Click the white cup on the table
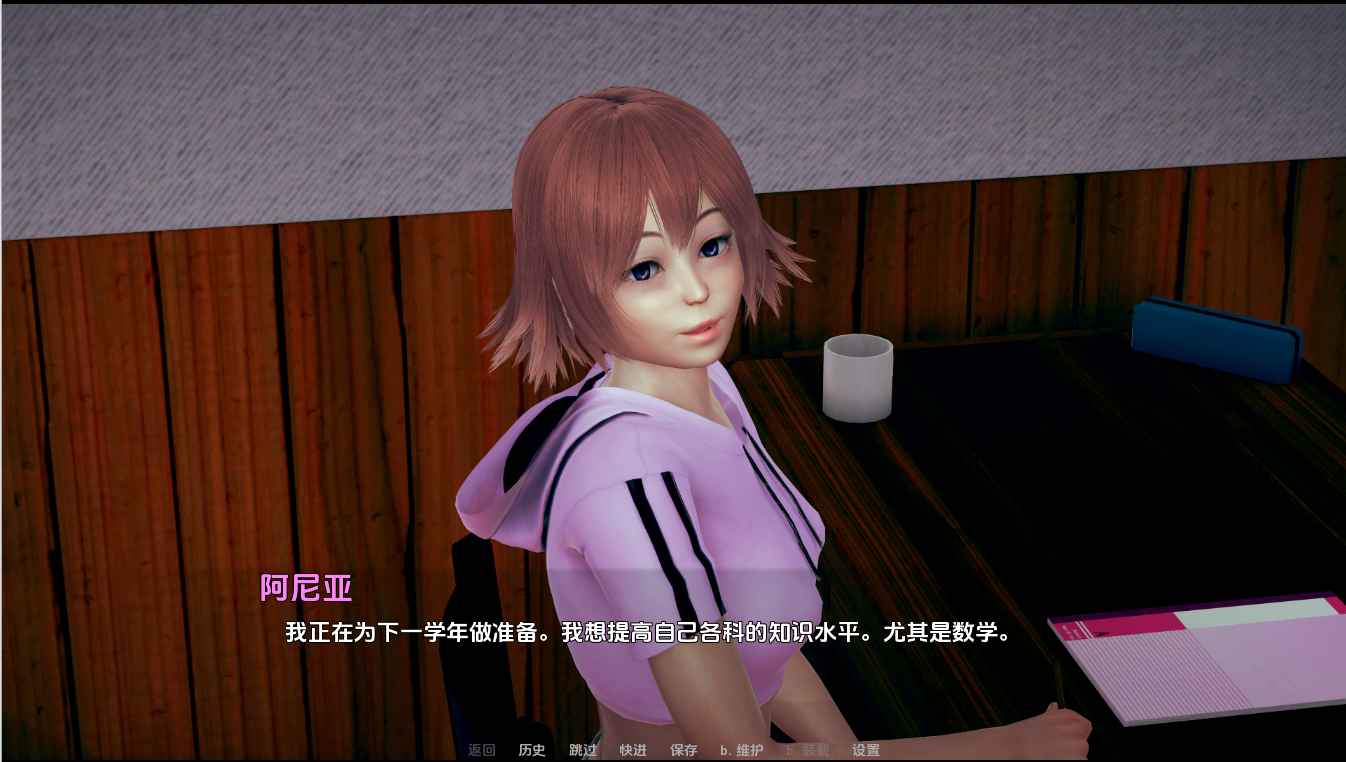1346x762 pixels. click(x=858, y=378)
